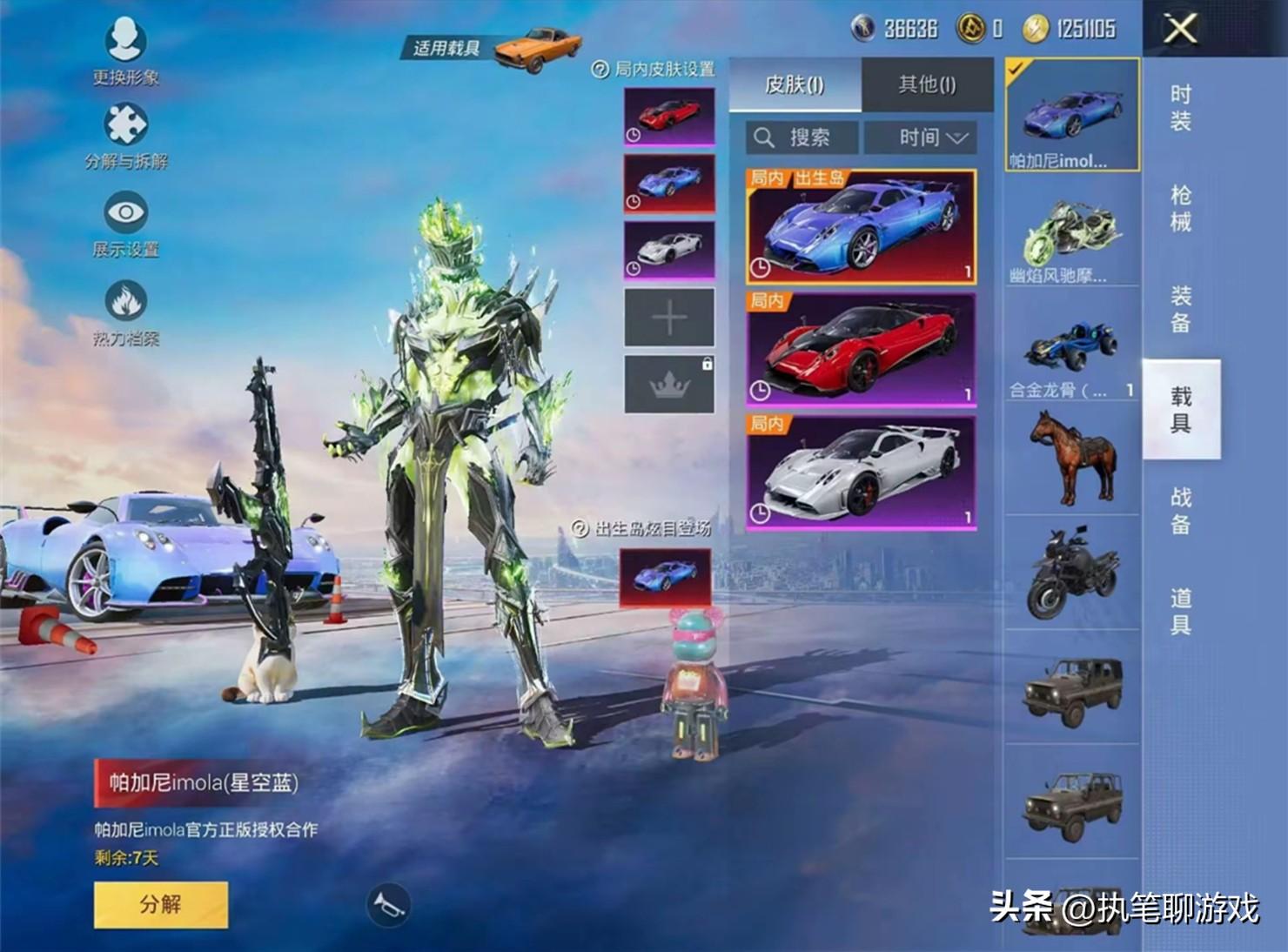Select the blue Pagani skin card
The width and height of the screenshot is (1288, 952).
pyautogui.click(x=861, y=227)
